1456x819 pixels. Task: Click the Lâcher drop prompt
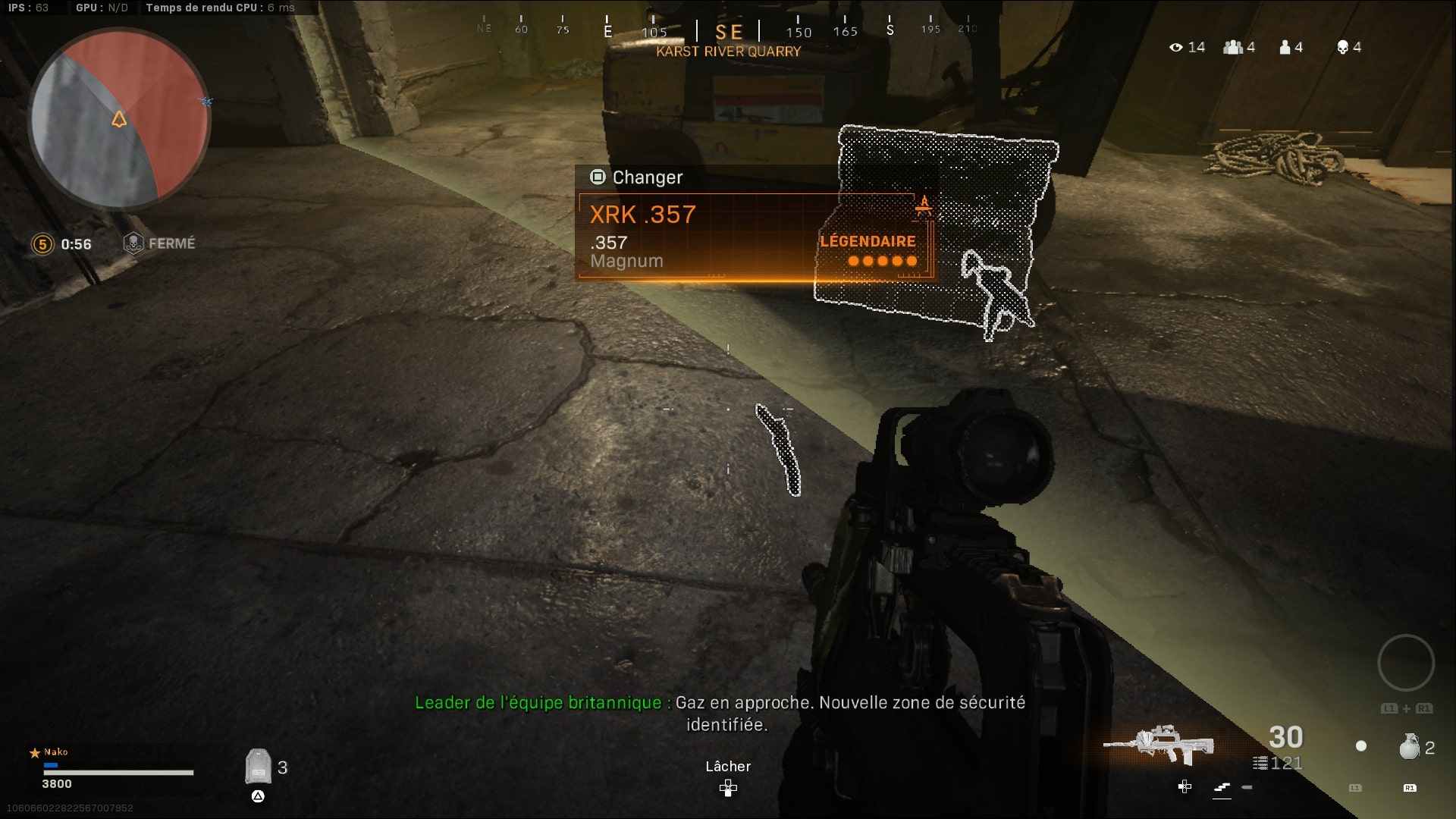pos(727,767)
